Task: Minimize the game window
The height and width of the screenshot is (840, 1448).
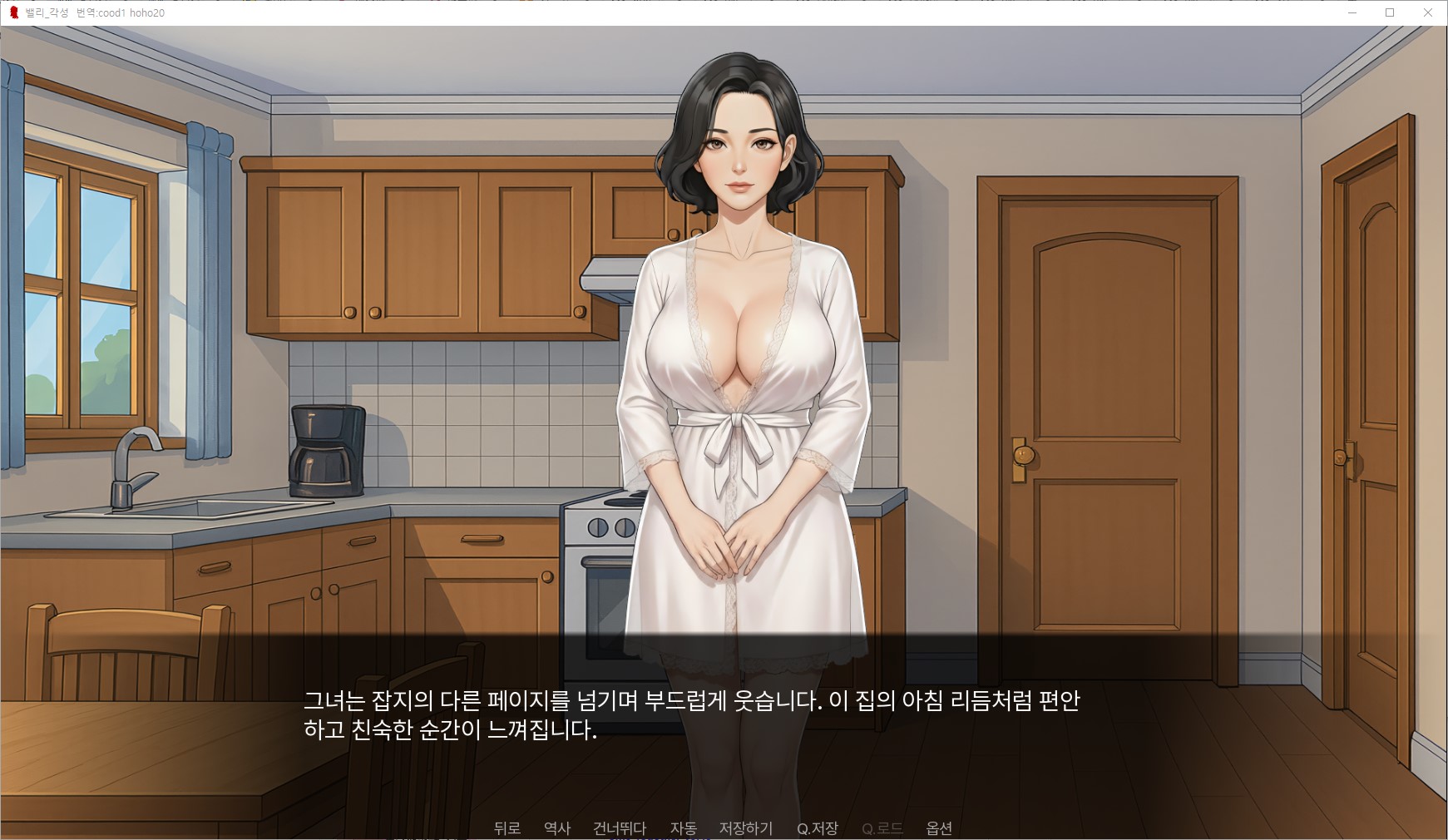Action: [1352, 12]
